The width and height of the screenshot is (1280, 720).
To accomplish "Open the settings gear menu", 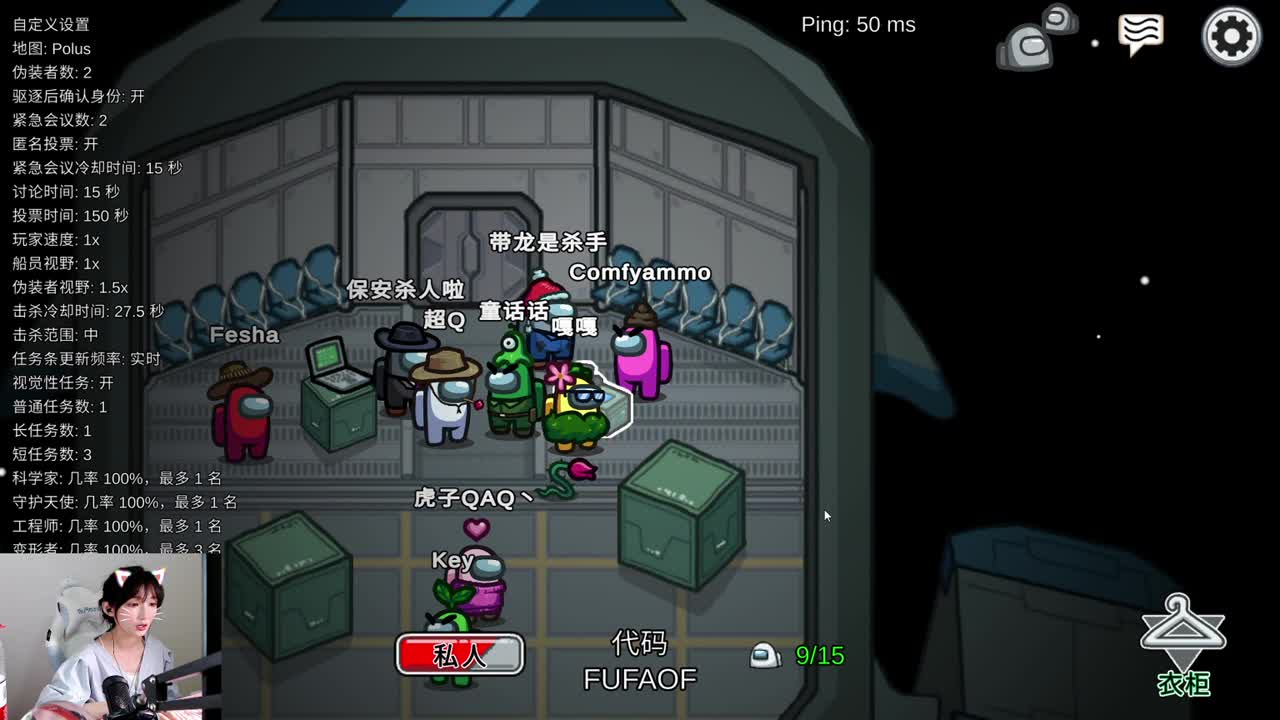I will coord(1232,35).
